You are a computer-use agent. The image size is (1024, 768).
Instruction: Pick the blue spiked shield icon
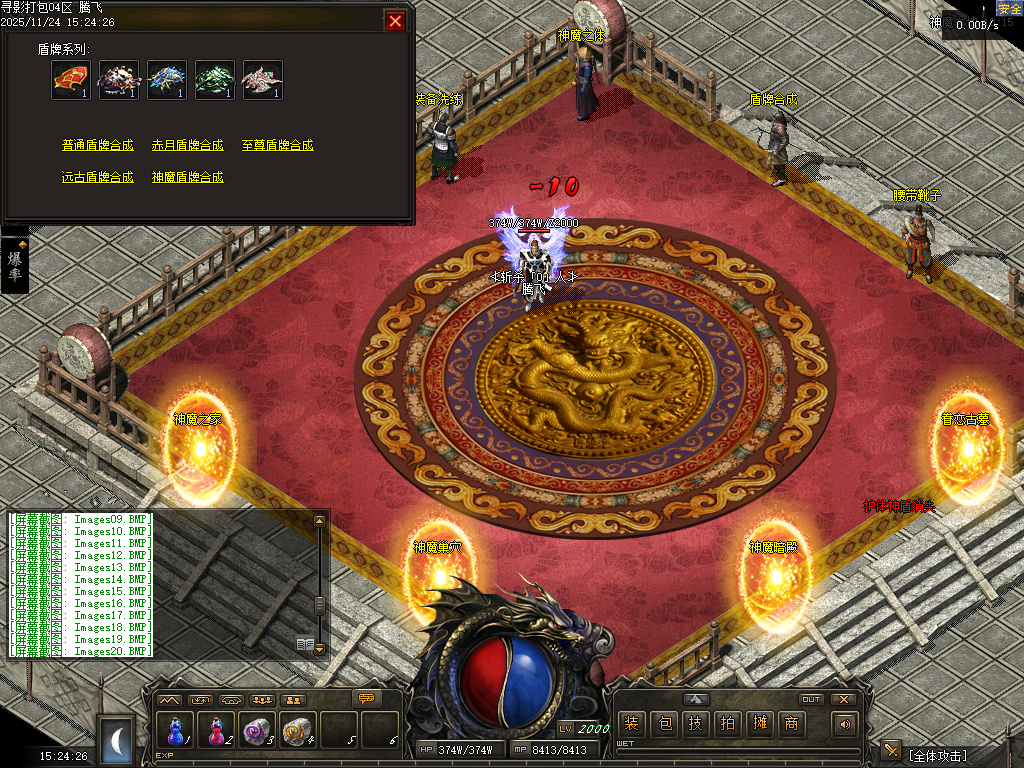pyautogui.click(x=167, y=80)
